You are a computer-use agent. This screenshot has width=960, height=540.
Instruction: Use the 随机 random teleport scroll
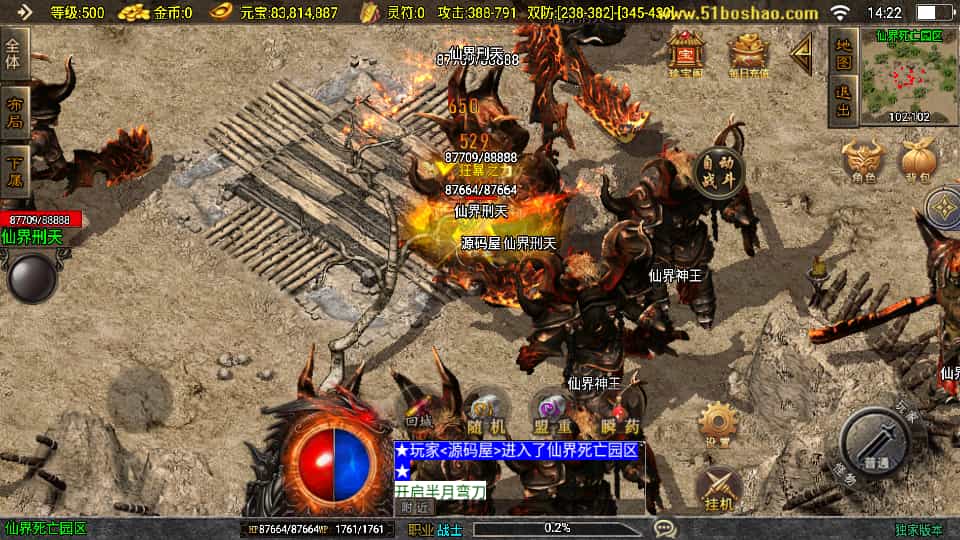tap(486, 411)
